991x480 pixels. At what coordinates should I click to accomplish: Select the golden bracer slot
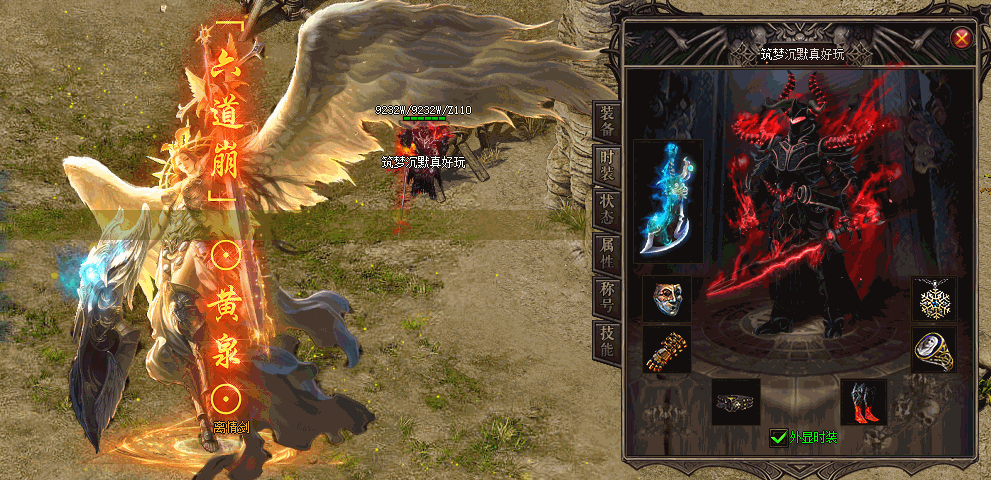click(x=667, y=350)
